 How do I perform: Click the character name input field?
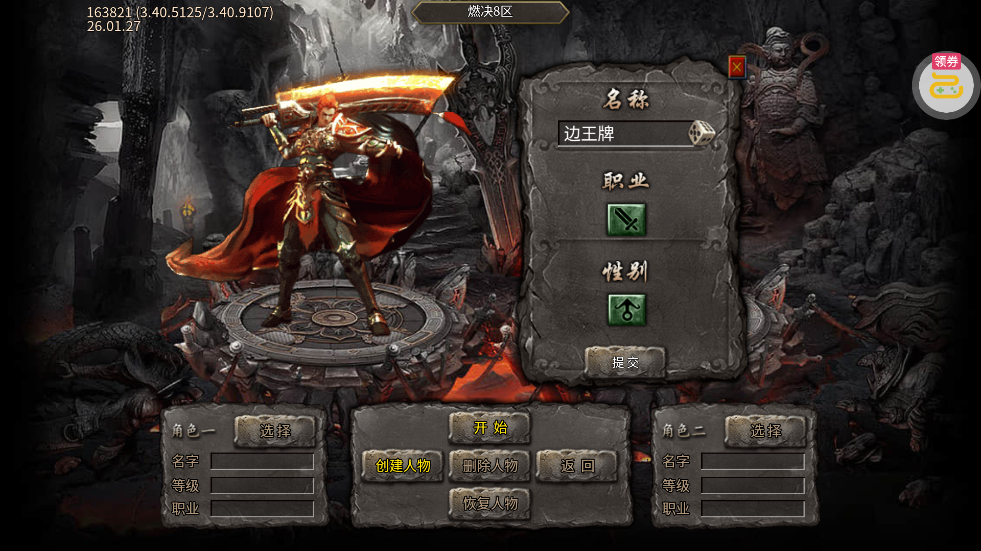coord(622,134)
